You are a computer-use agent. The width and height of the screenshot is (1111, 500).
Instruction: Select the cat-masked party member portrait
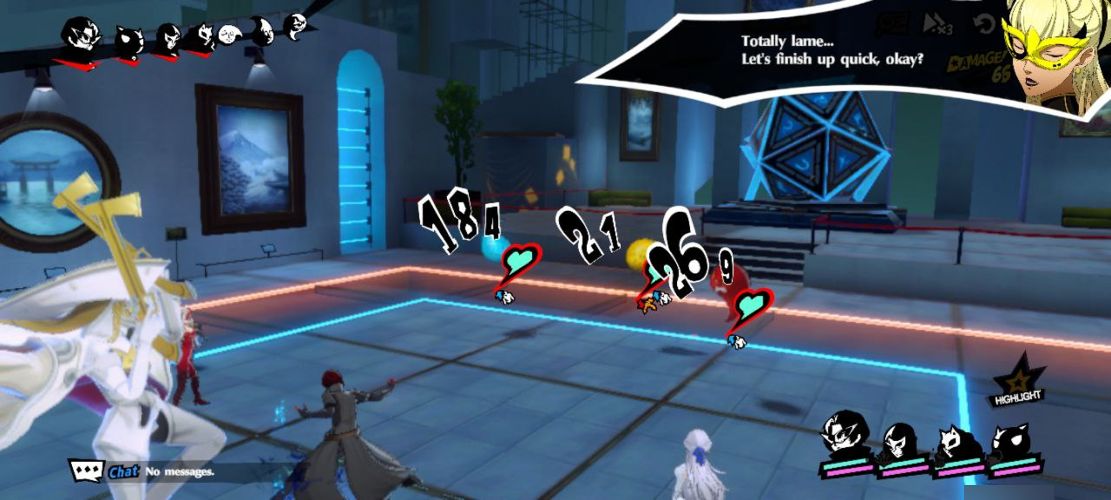point(950,440)
